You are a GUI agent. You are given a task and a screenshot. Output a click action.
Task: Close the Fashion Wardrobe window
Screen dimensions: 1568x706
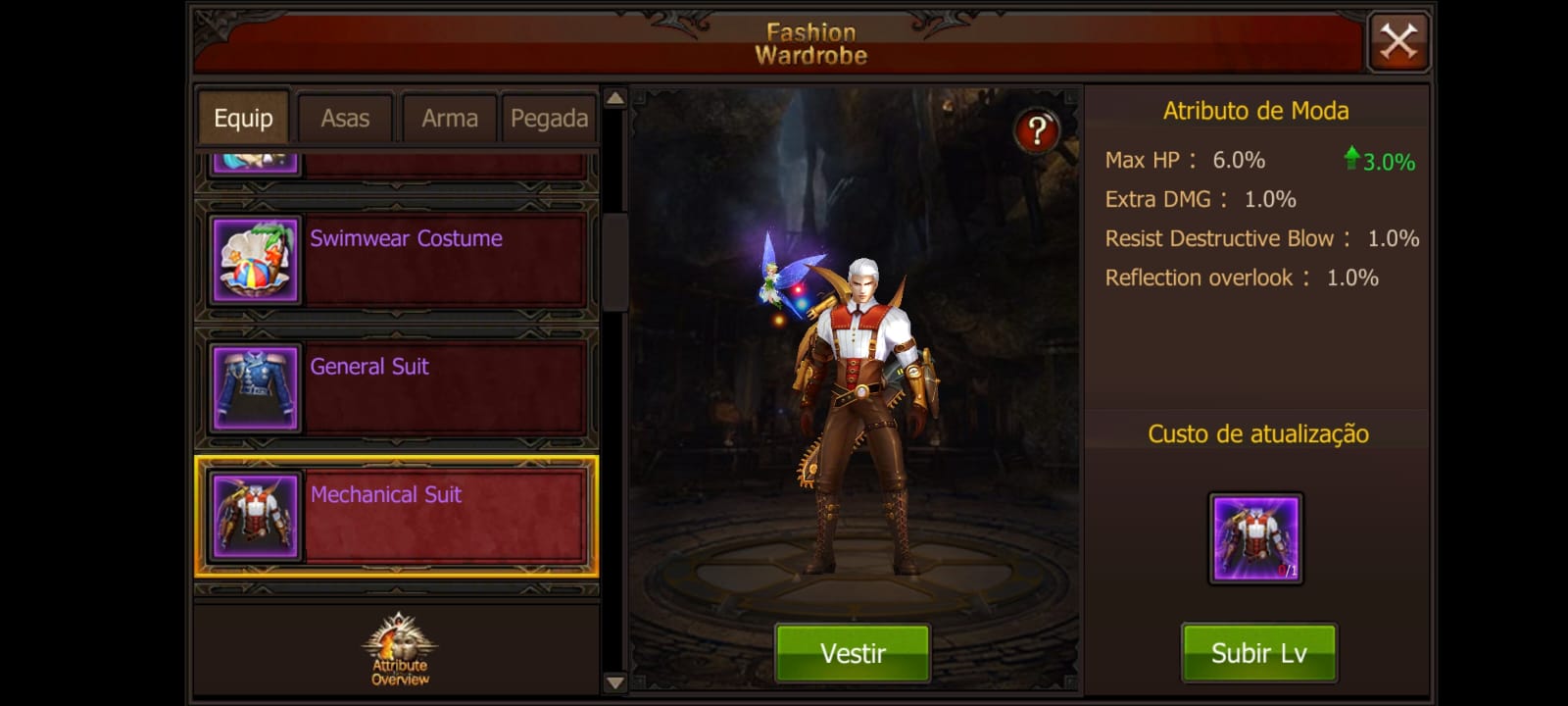[1398, 42]
